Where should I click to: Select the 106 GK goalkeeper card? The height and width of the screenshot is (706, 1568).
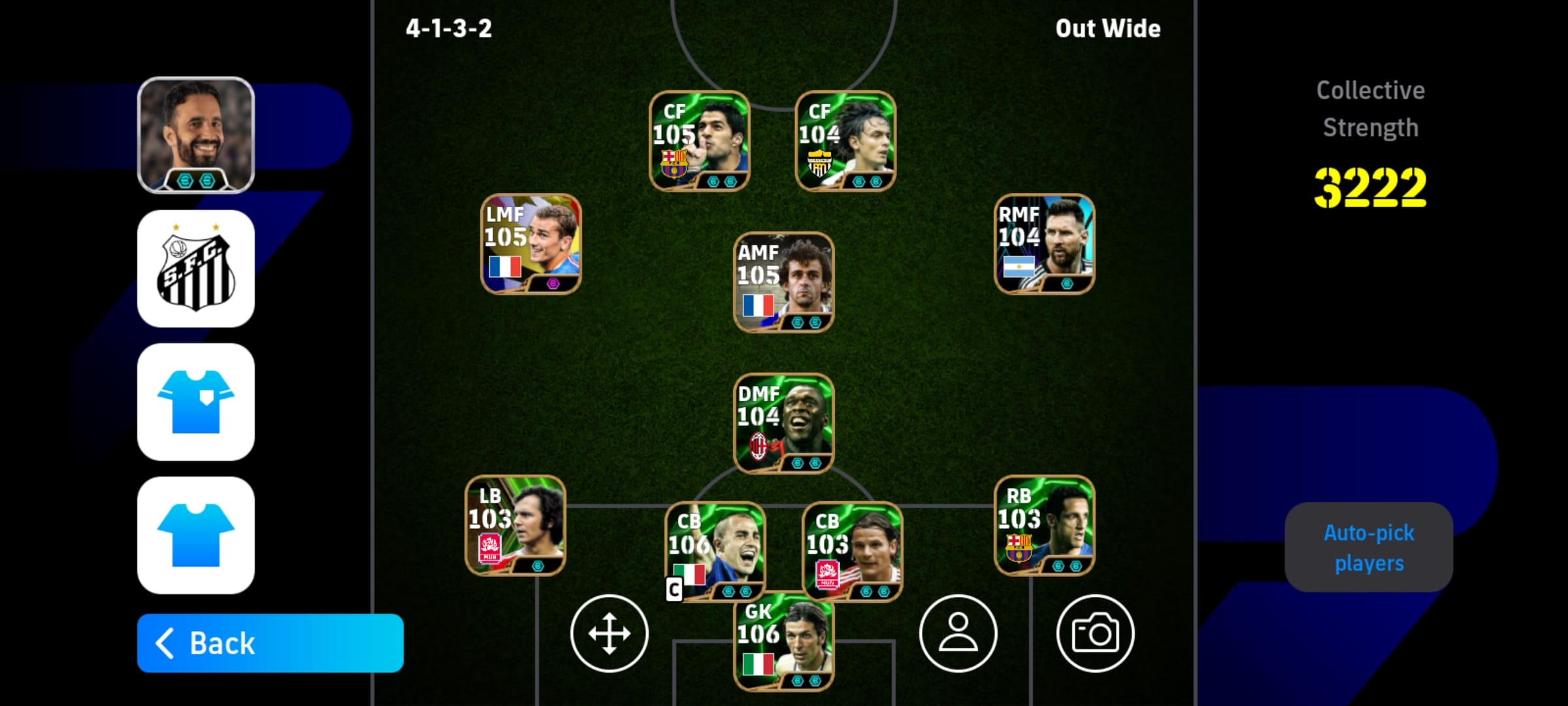click(x=783, y=644)
